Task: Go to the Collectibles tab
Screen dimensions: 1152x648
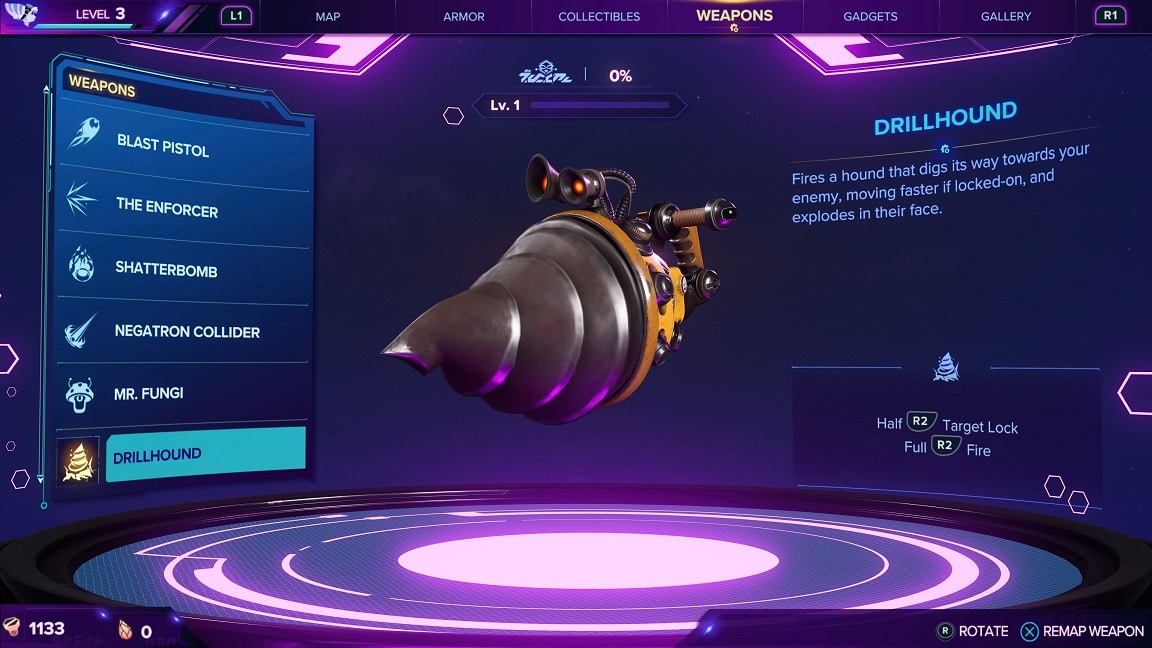Action: coord(599,16)
